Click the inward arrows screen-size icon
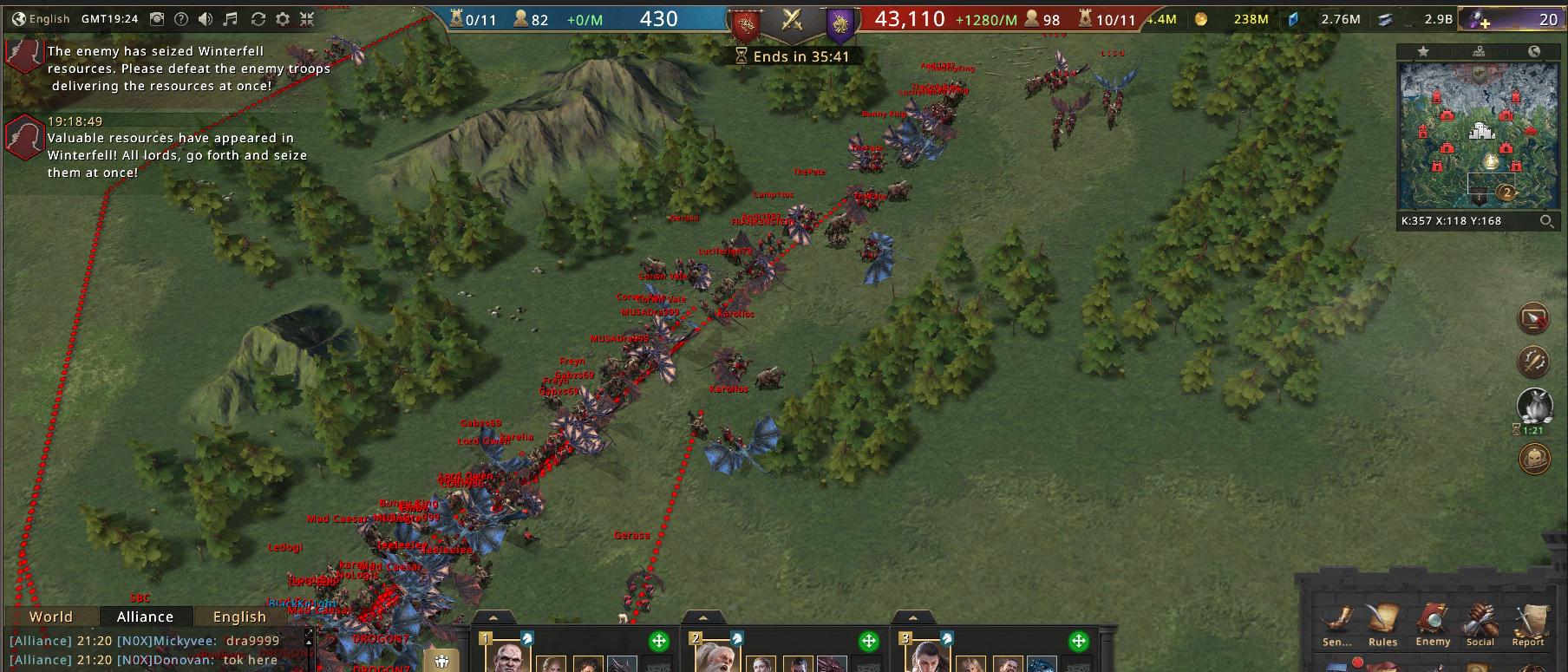 [307, 18]
